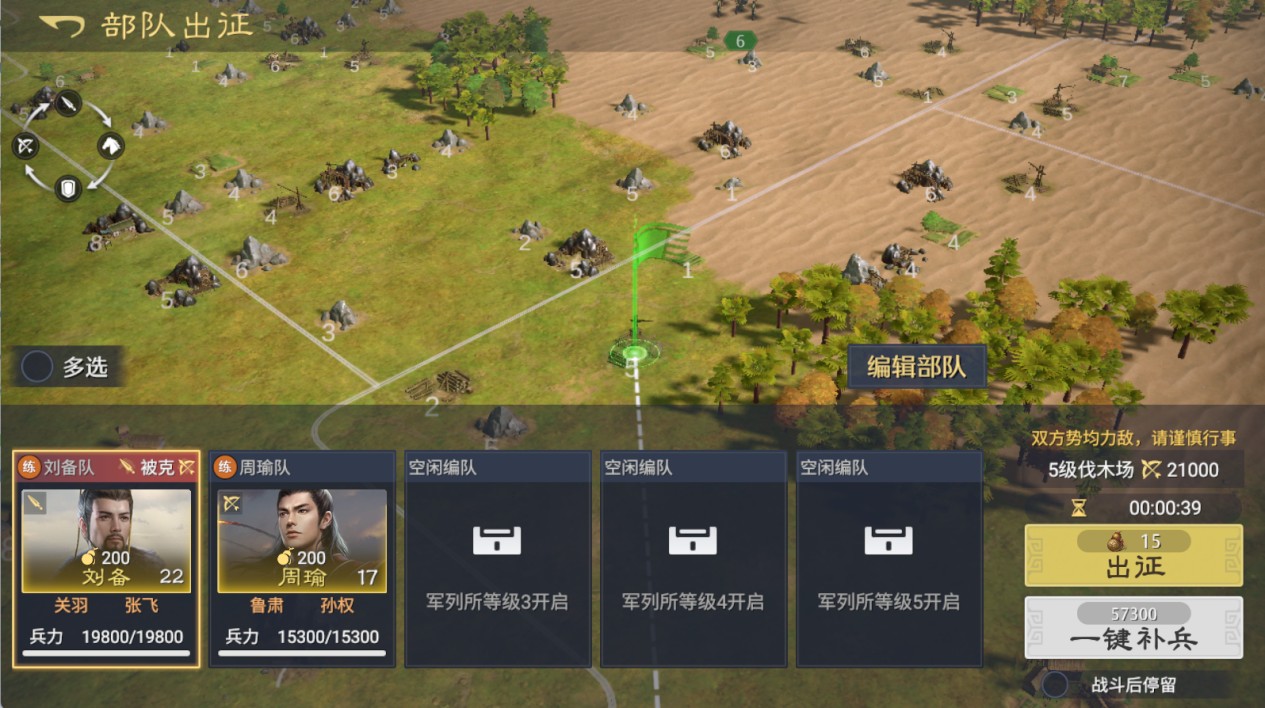The image size is (1265, 708).
Task: Click the locked slot requiring 军列所等级5
Action: click(889, 558)
